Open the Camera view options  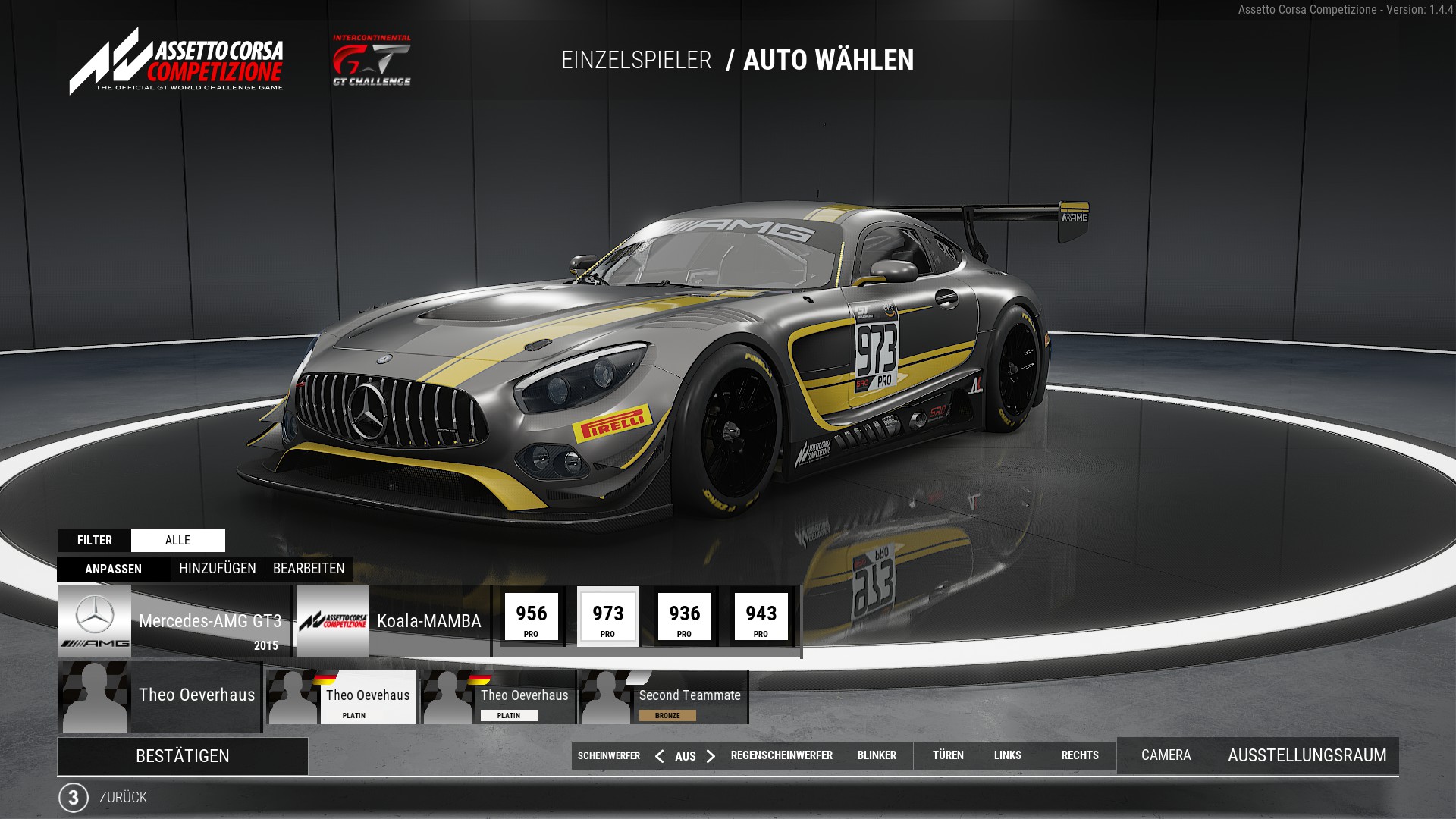coord(1166,755)
